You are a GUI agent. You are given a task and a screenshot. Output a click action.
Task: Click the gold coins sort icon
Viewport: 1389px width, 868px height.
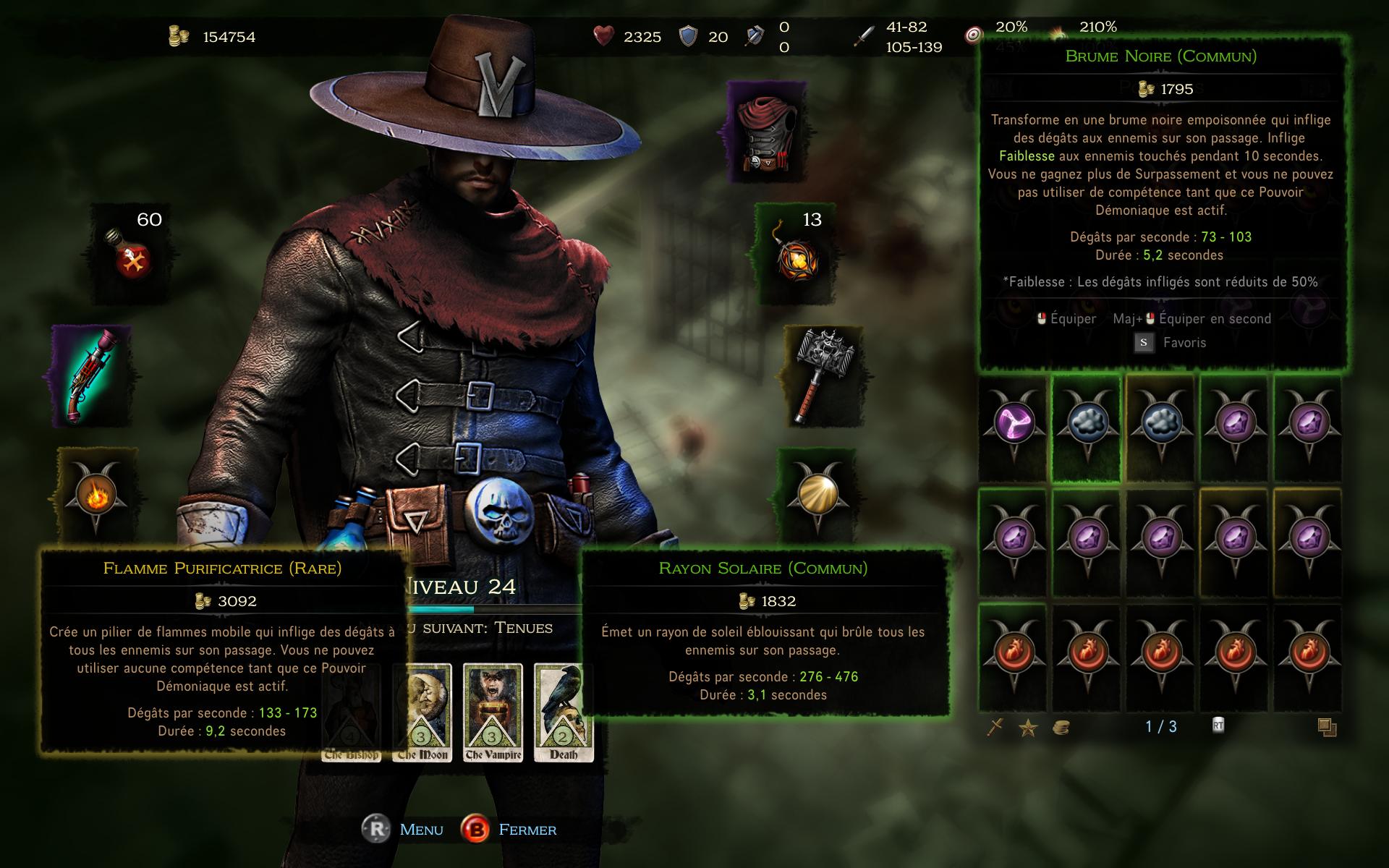point(1061,727)
